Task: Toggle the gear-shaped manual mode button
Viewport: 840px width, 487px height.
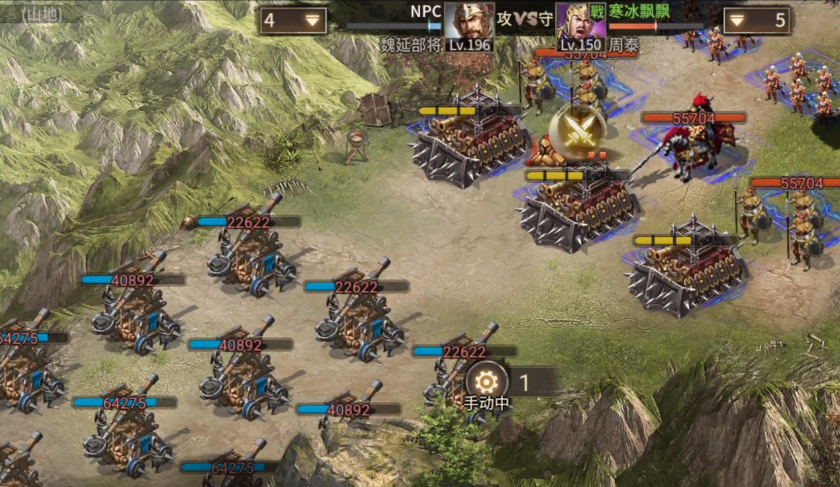Action: [486, 381]
